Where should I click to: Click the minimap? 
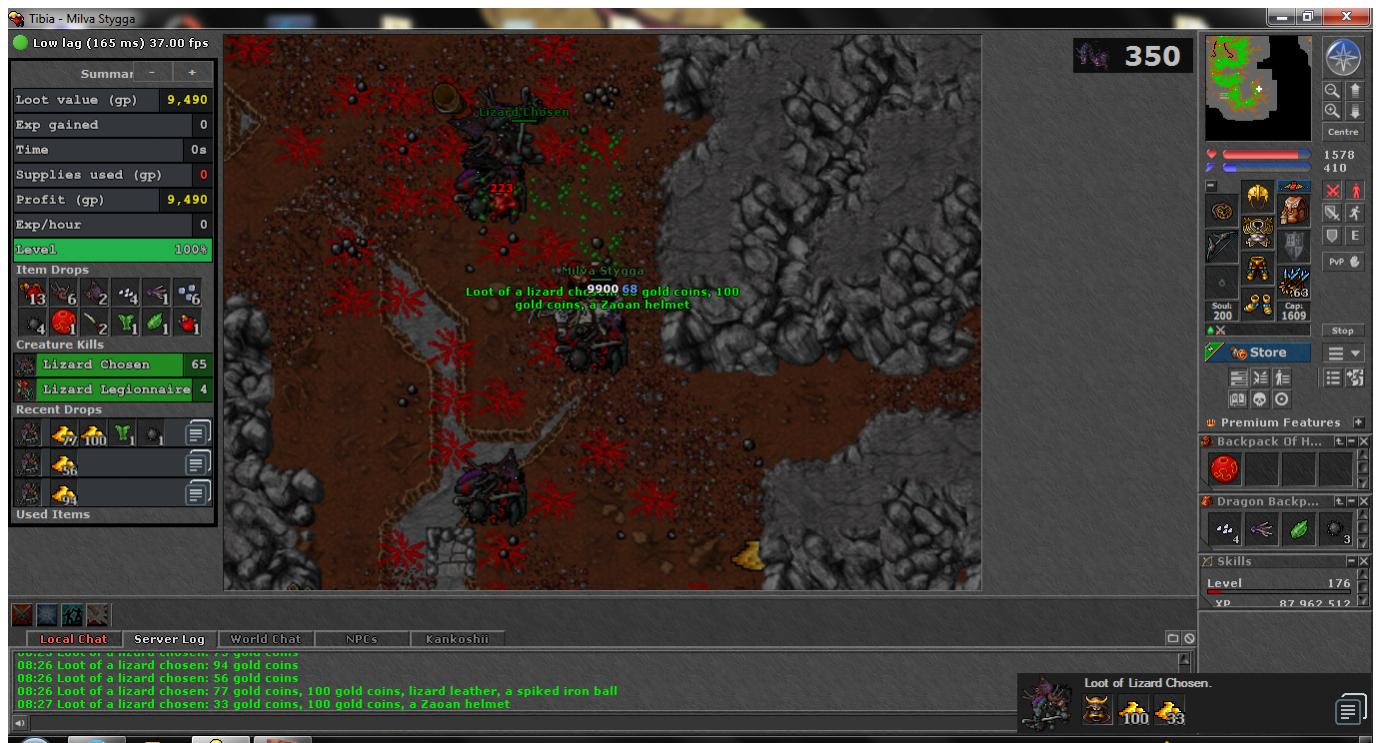point(1258,88)
